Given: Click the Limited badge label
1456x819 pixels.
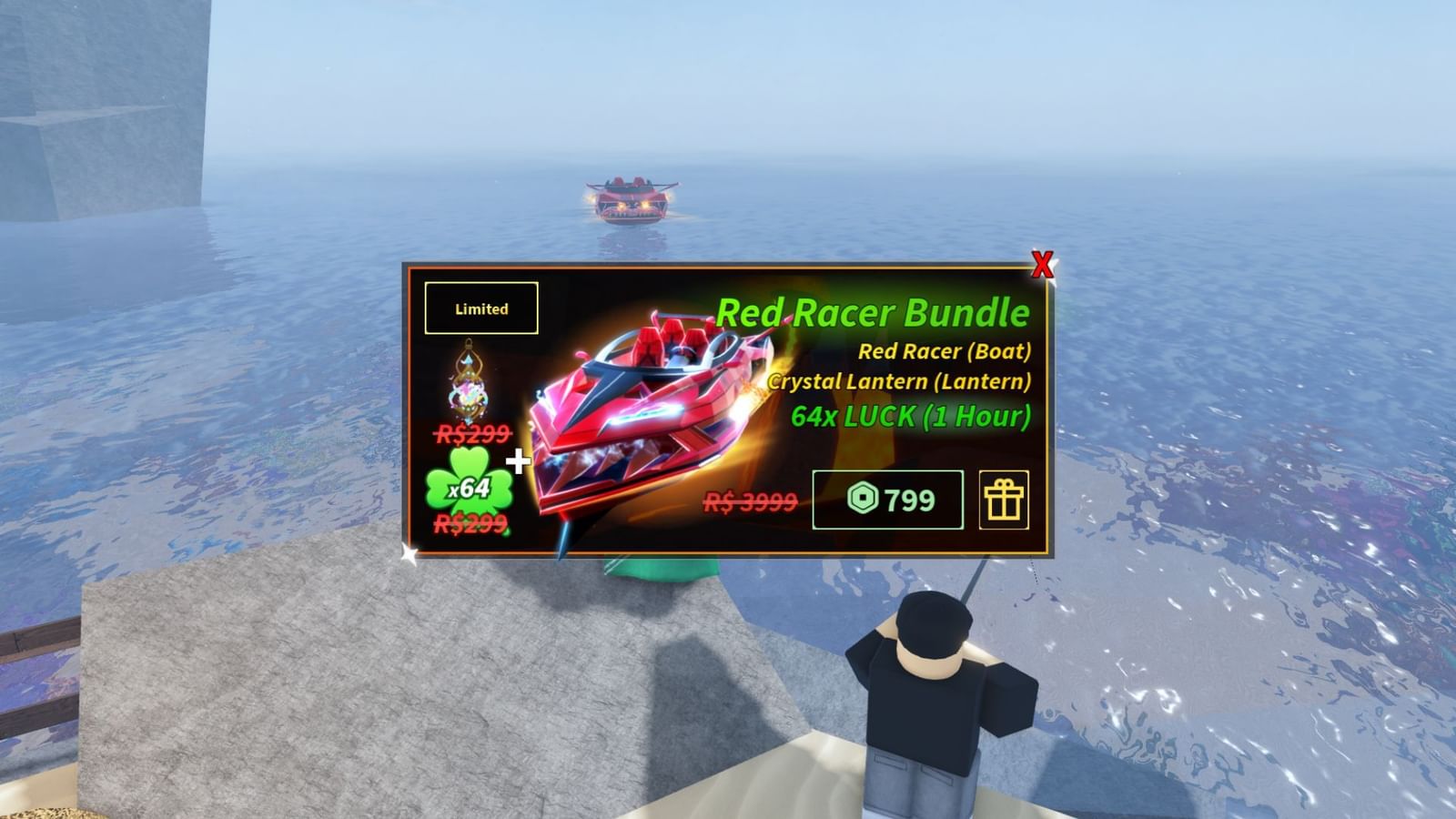Looking at the screenshot, I should click(x=480, y=308).
